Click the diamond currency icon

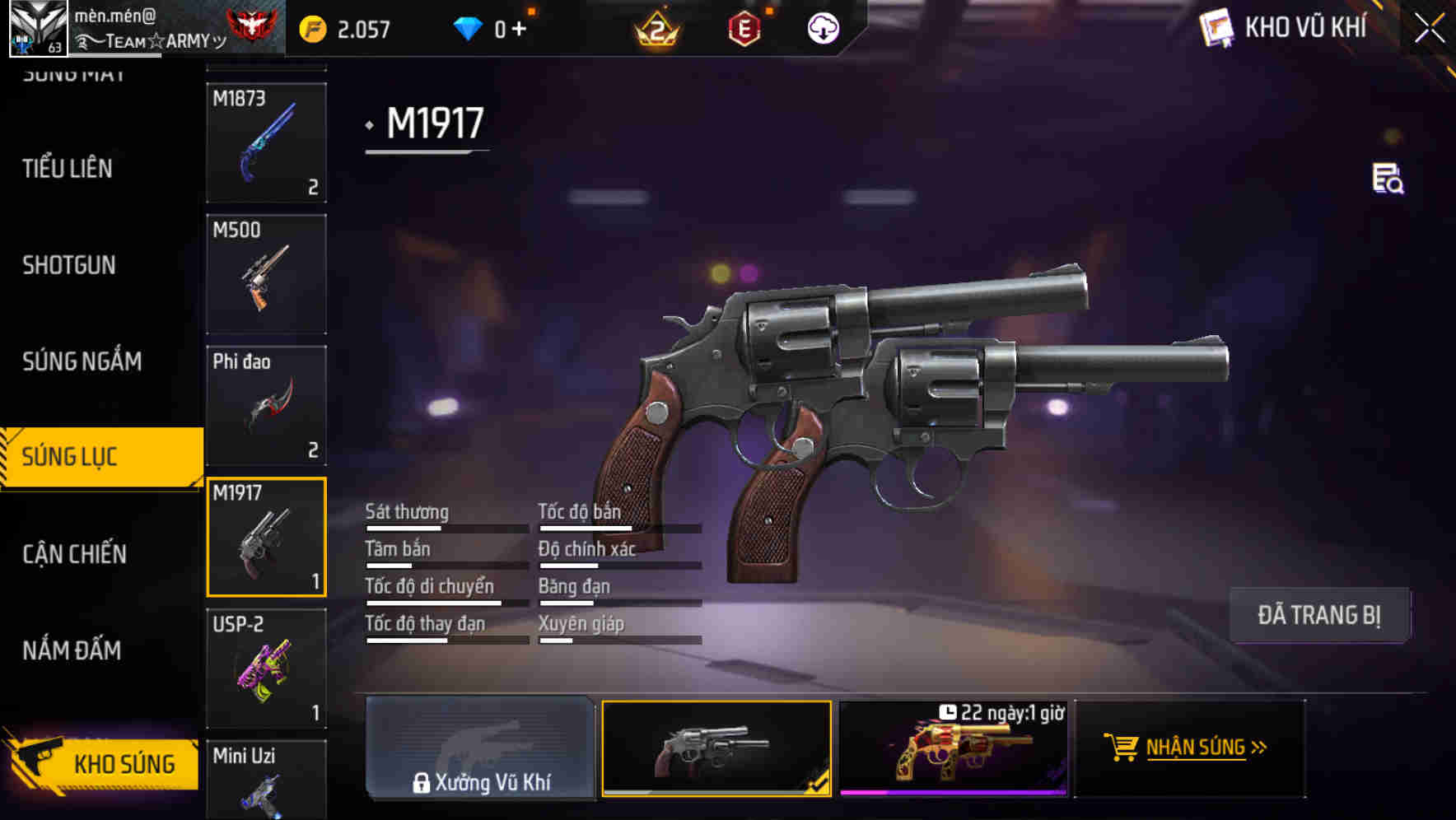click(x=467, y=27)
